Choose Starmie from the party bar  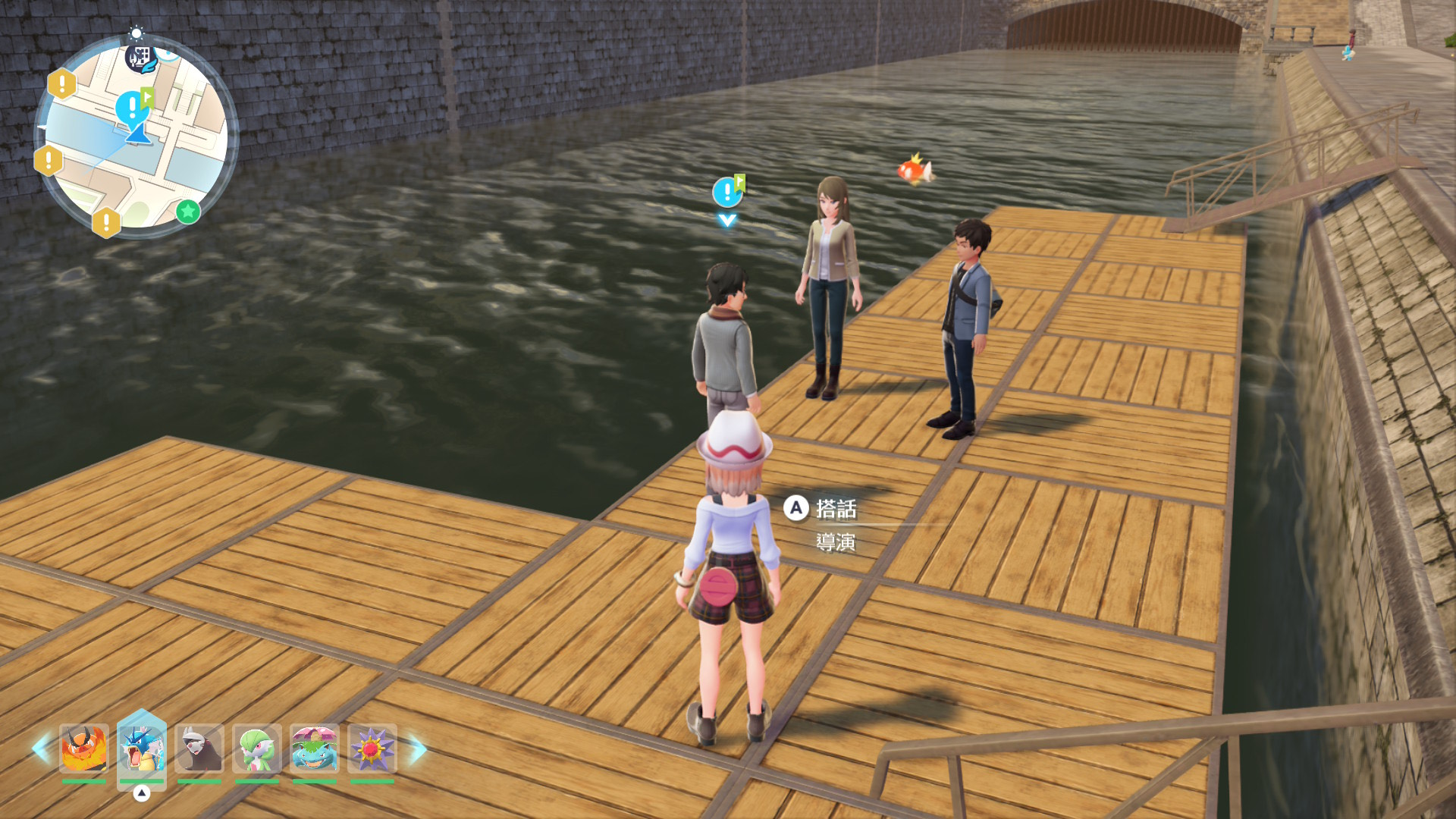(x=372, y=748)
